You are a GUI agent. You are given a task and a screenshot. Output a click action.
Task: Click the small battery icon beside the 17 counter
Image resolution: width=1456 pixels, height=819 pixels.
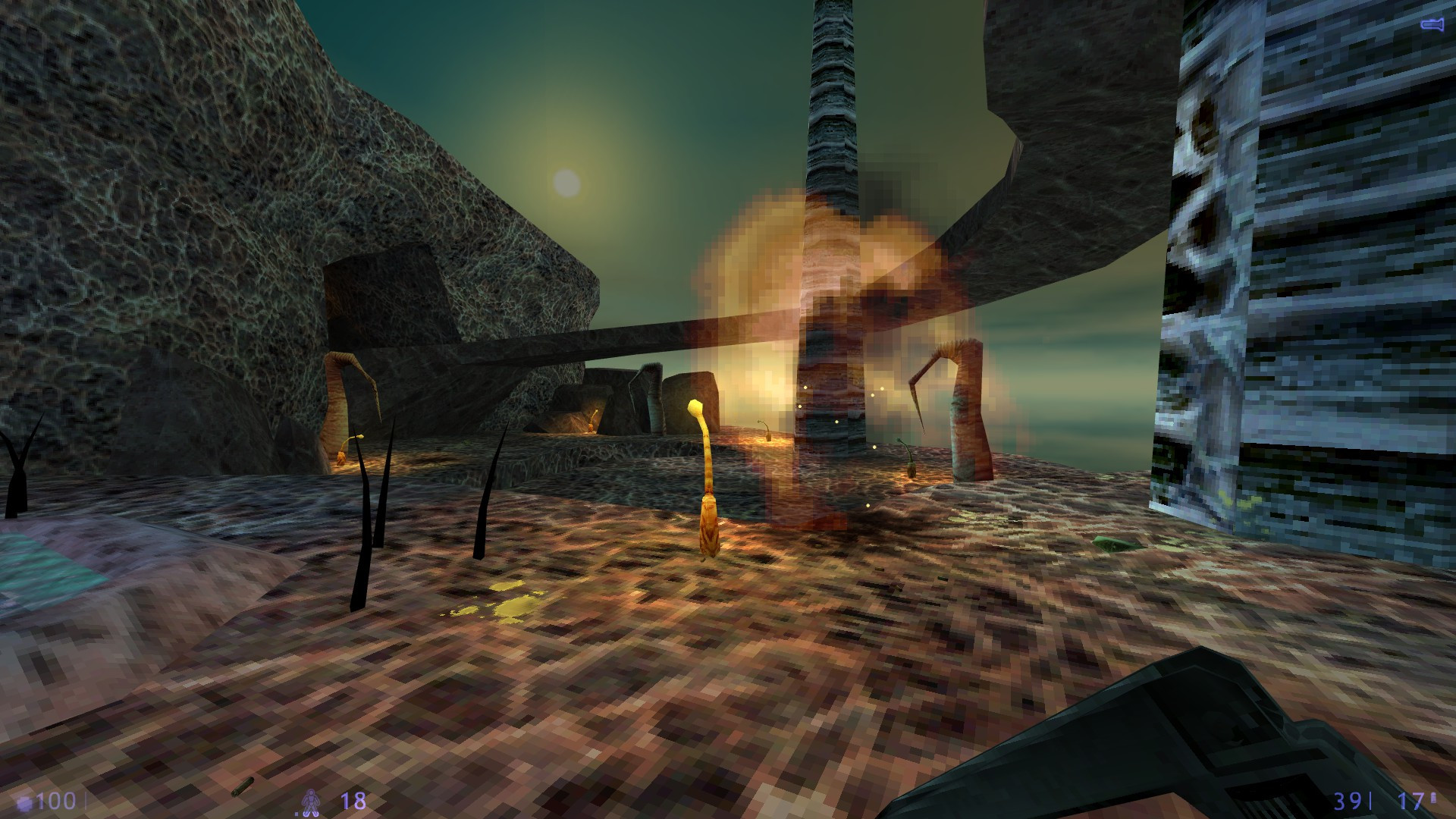coord(1432,798)
